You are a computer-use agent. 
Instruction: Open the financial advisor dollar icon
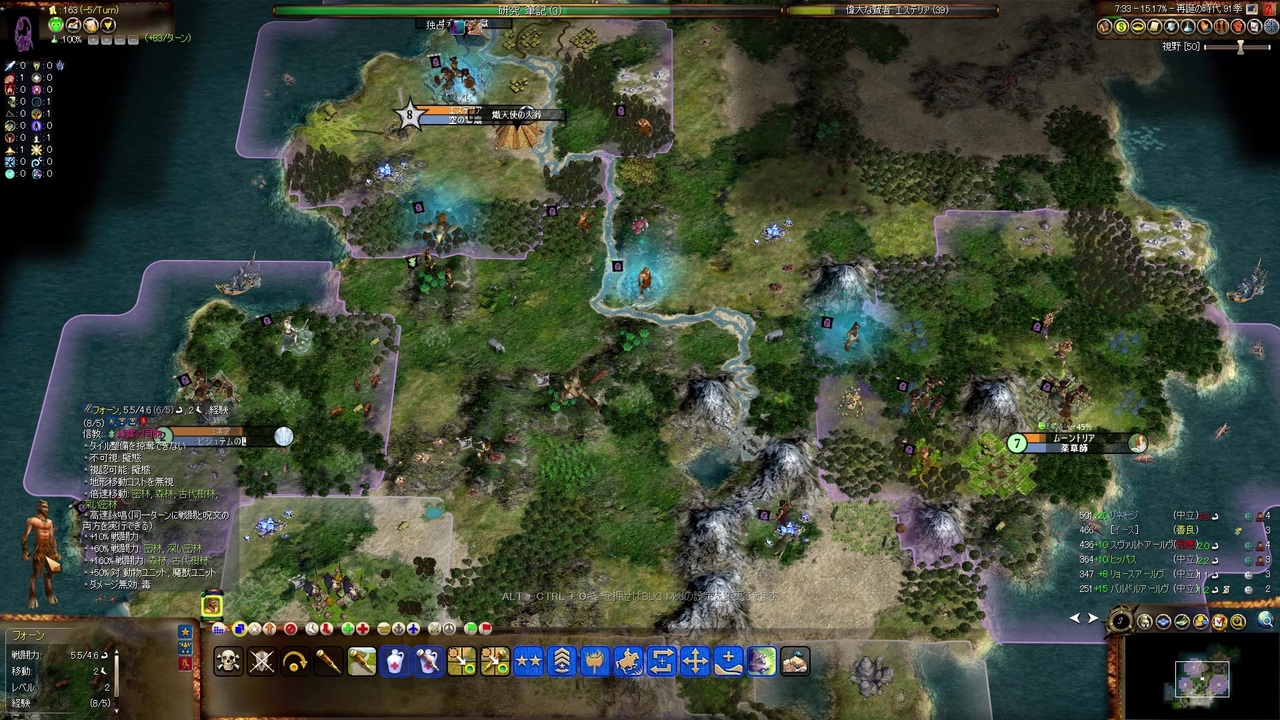tap(1121, 27)
